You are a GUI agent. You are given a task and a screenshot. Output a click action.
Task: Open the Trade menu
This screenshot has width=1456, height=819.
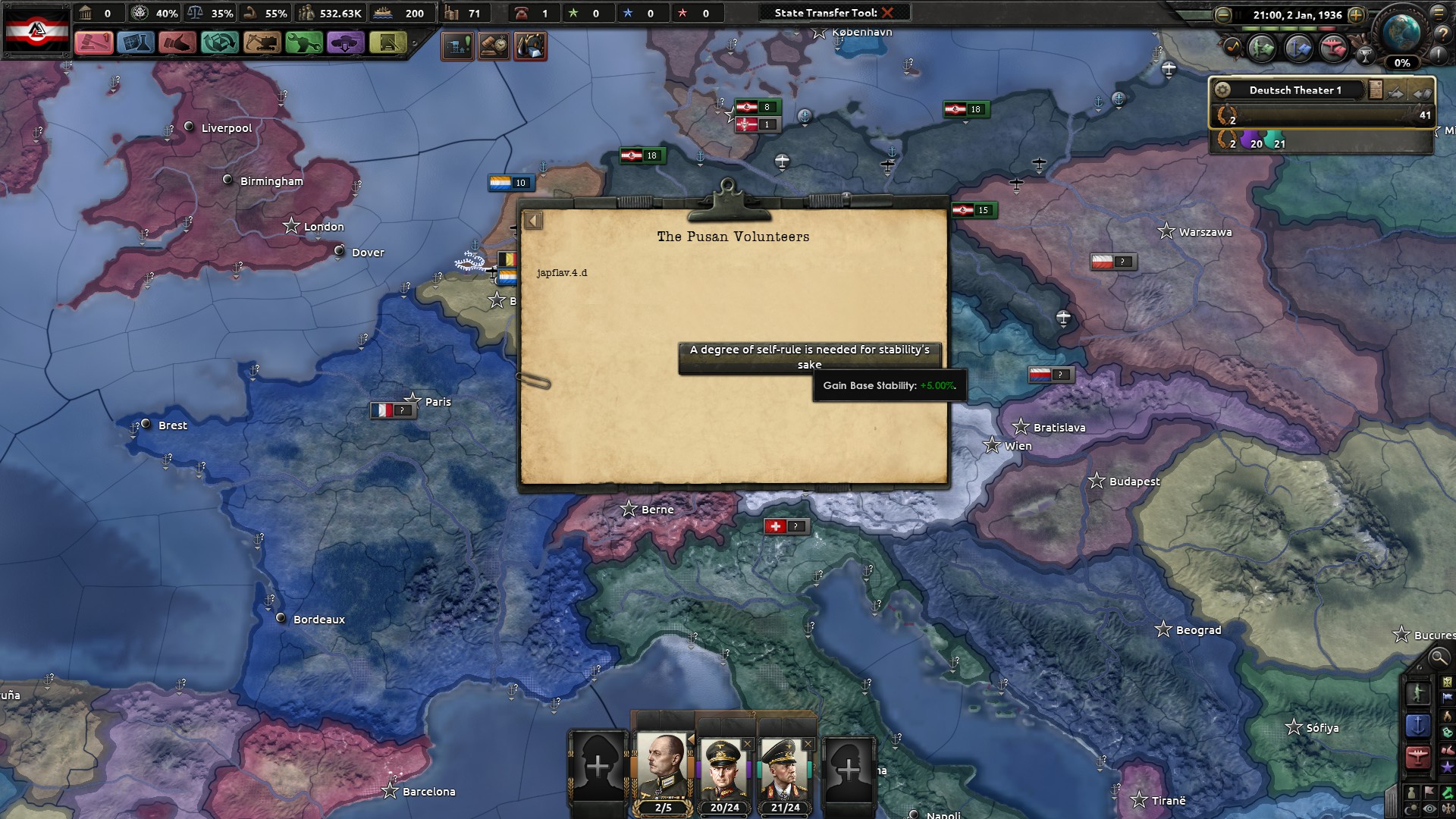click(220, 42)
